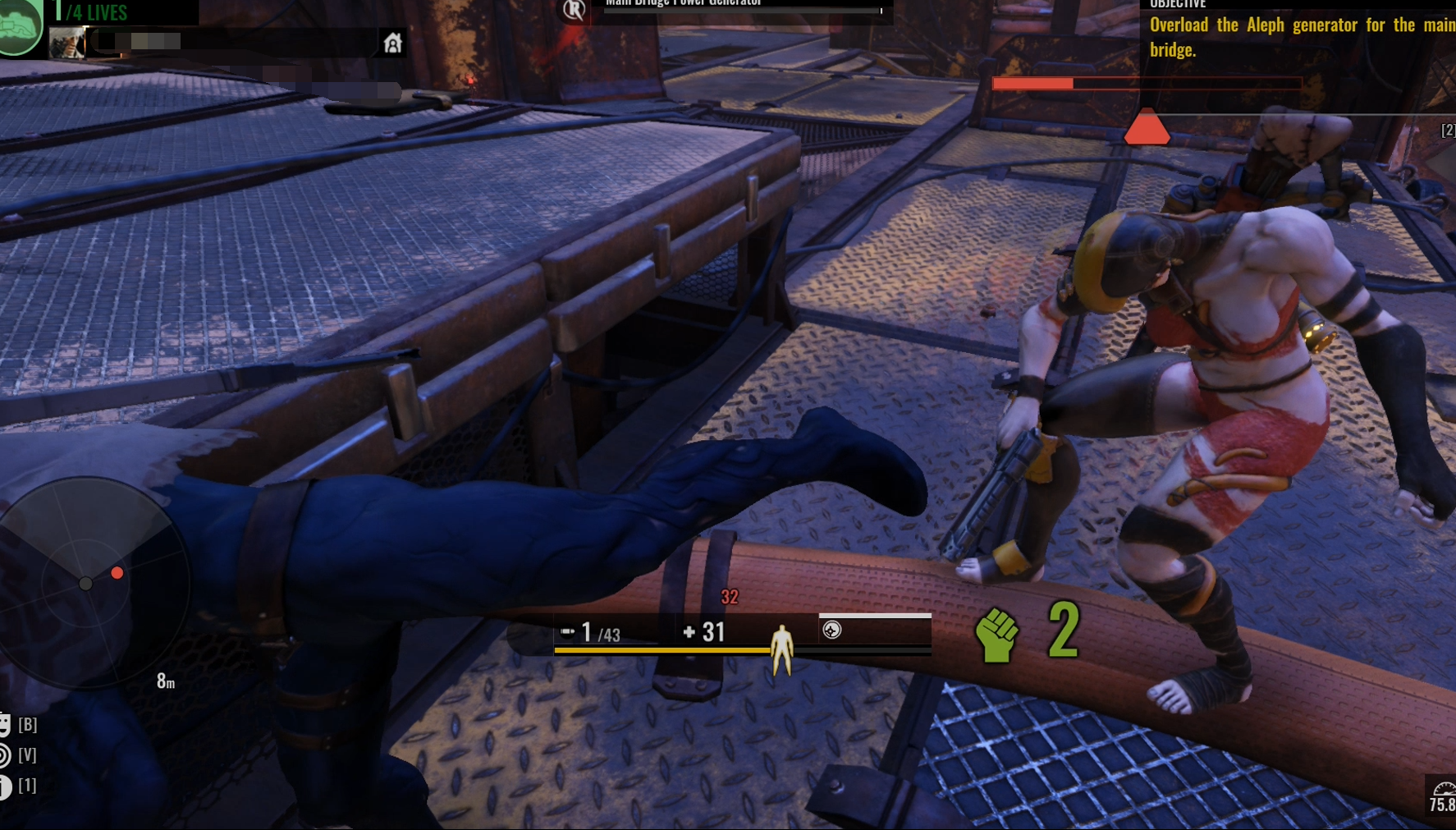This screenshot has height=830, width=1456.
Task: Click the speedometer icon
Action: tap(1443, 790)
